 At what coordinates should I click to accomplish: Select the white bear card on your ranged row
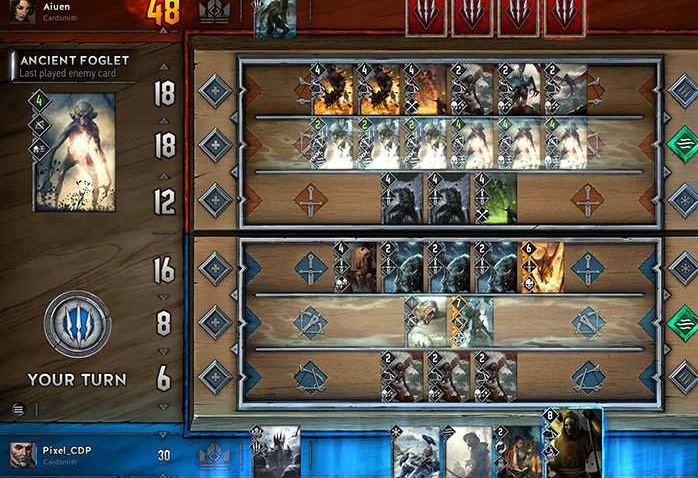pyautogui.click(x=425, y=322)
